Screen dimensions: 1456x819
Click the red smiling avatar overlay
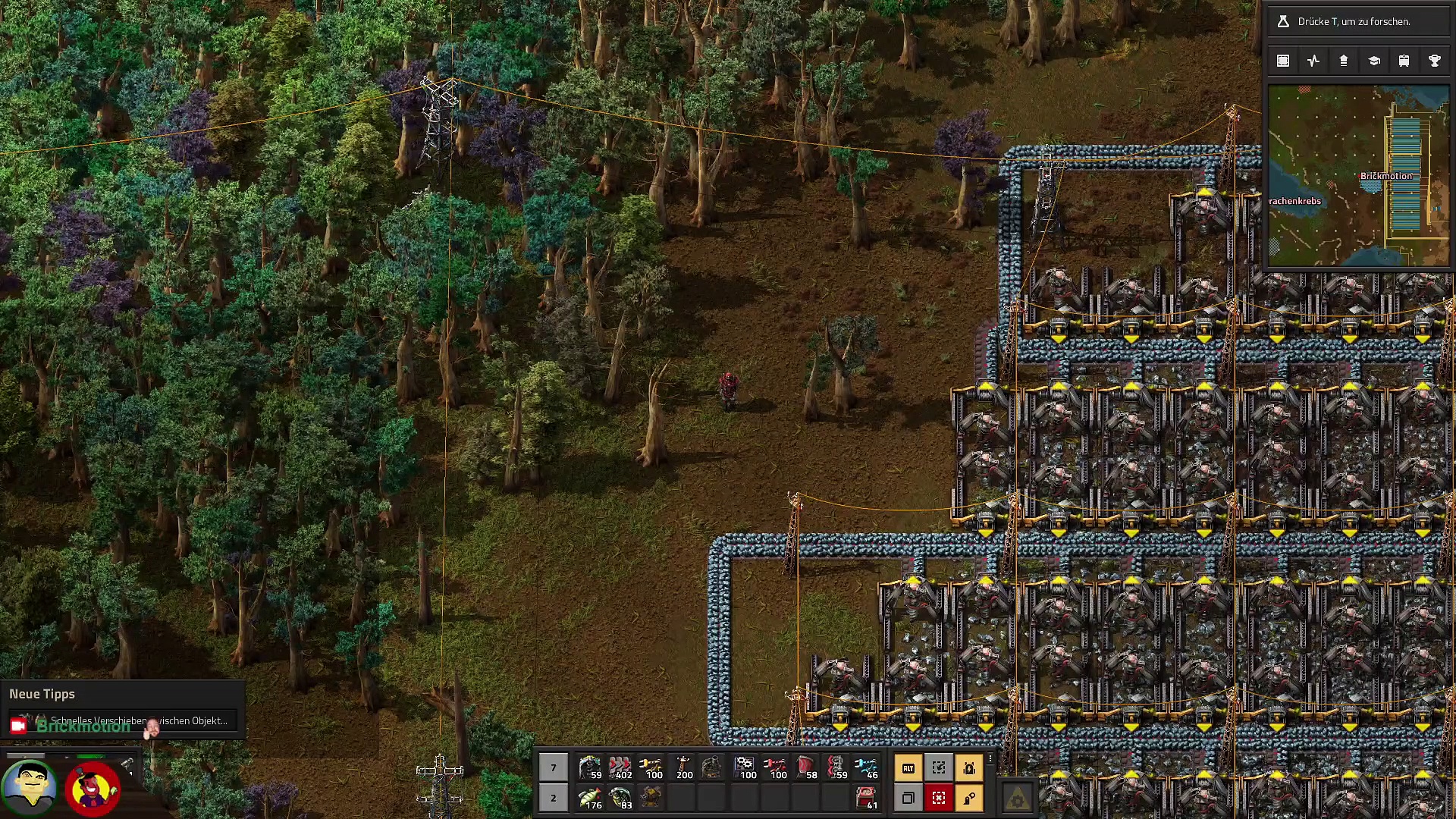[93, 789]
